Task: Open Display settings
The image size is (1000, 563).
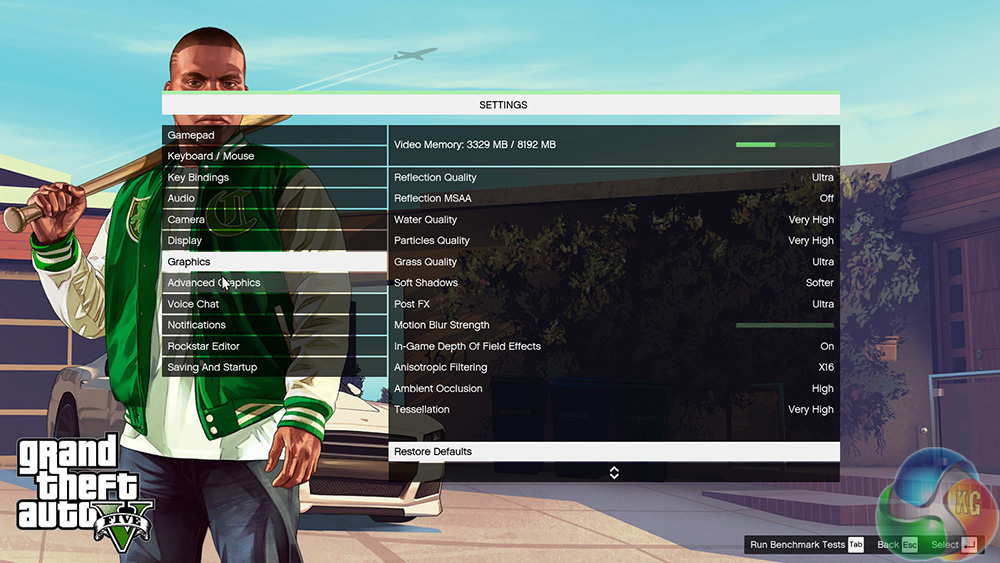Action: pos(274,240)
